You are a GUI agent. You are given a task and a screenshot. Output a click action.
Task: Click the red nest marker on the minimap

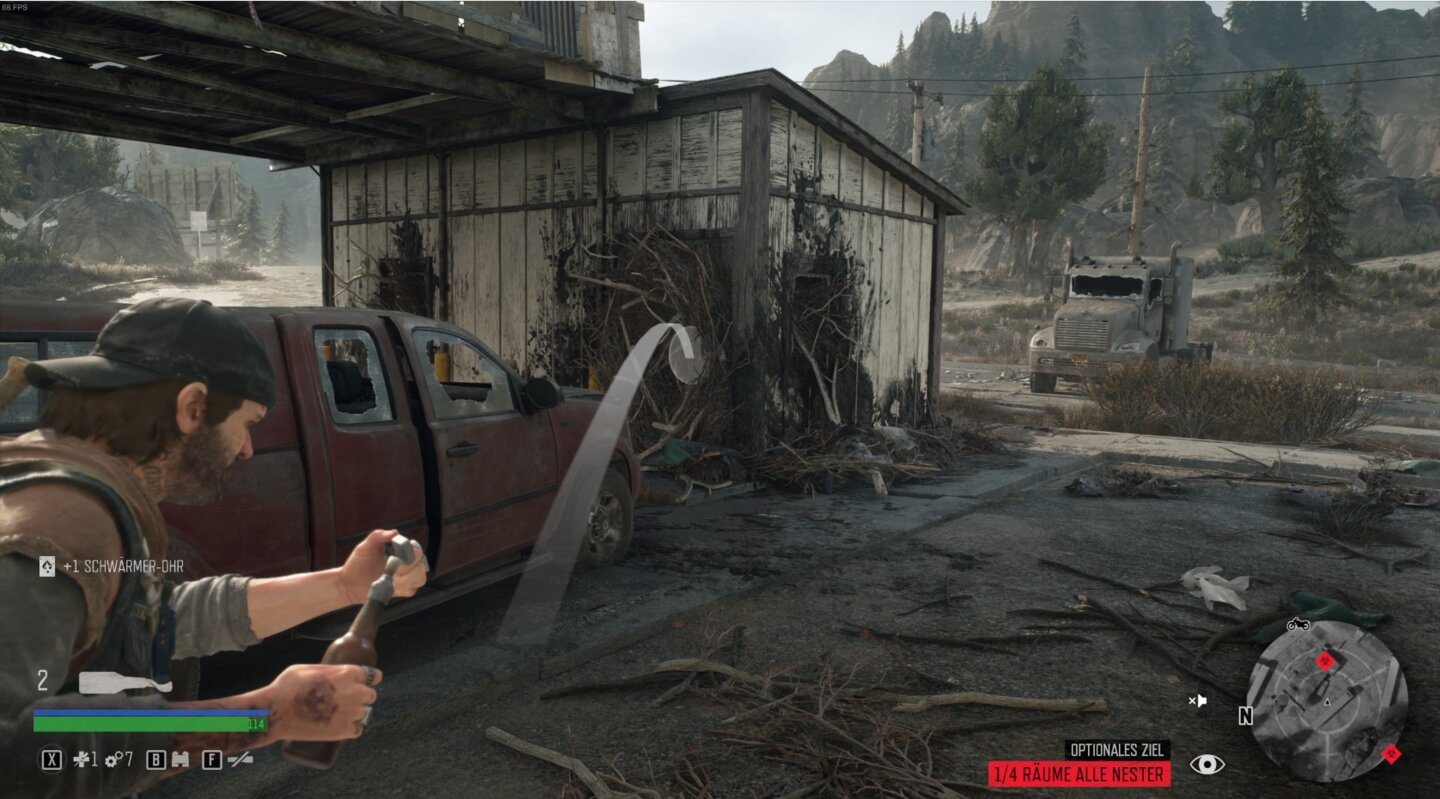pos(1325,661)
